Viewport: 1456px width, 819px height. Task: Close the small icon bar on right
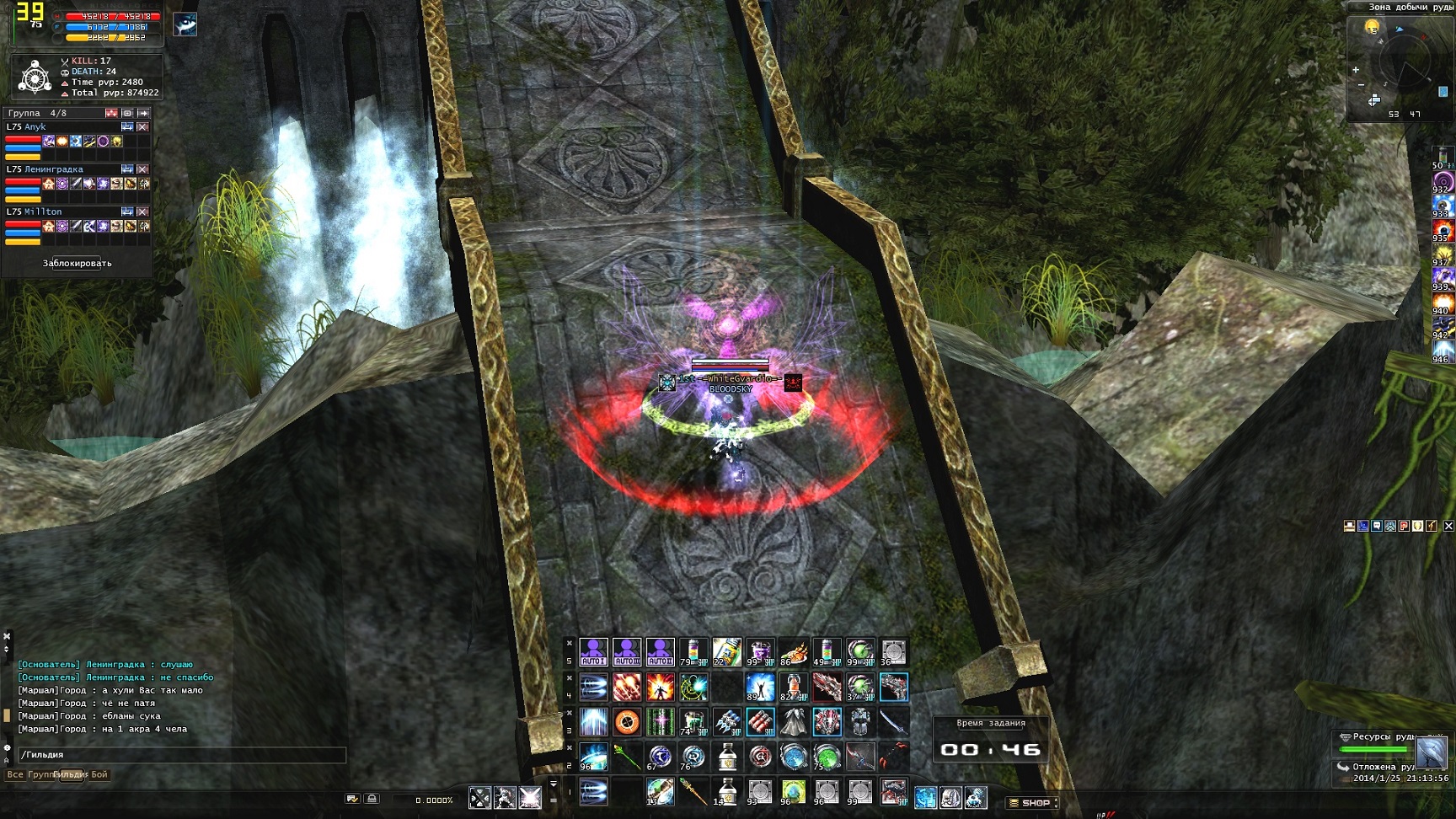tap(1448, 526)
